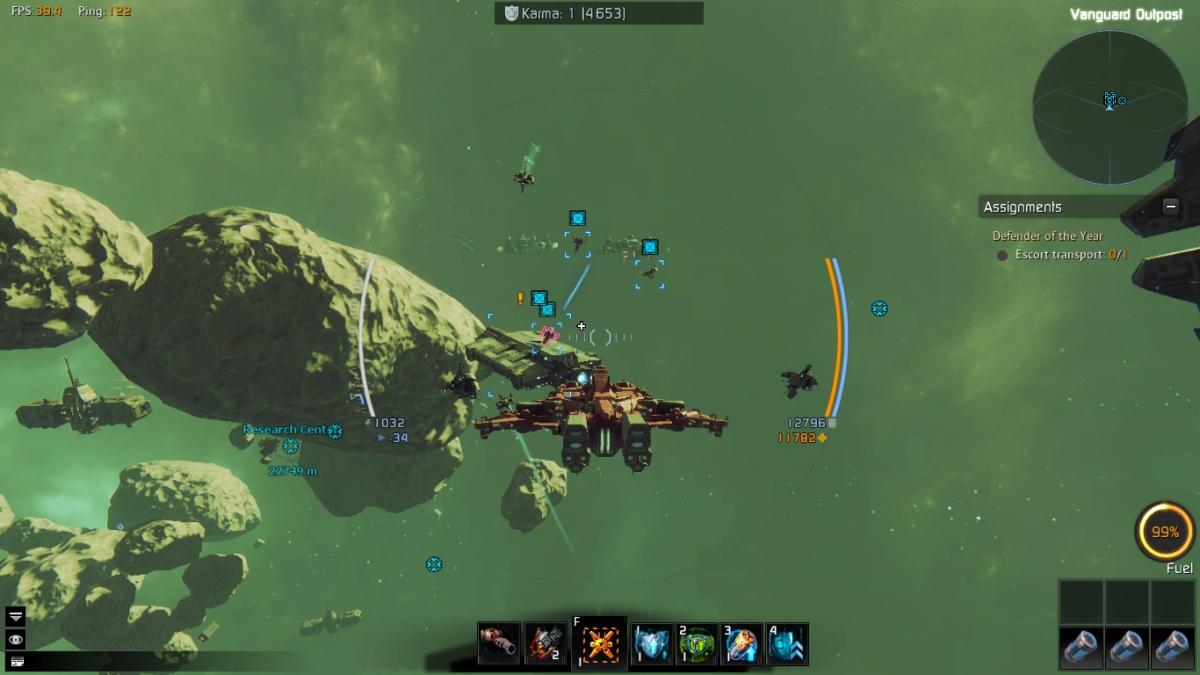
Task: Select the cannon weapon slot
Action: [500, 643]
